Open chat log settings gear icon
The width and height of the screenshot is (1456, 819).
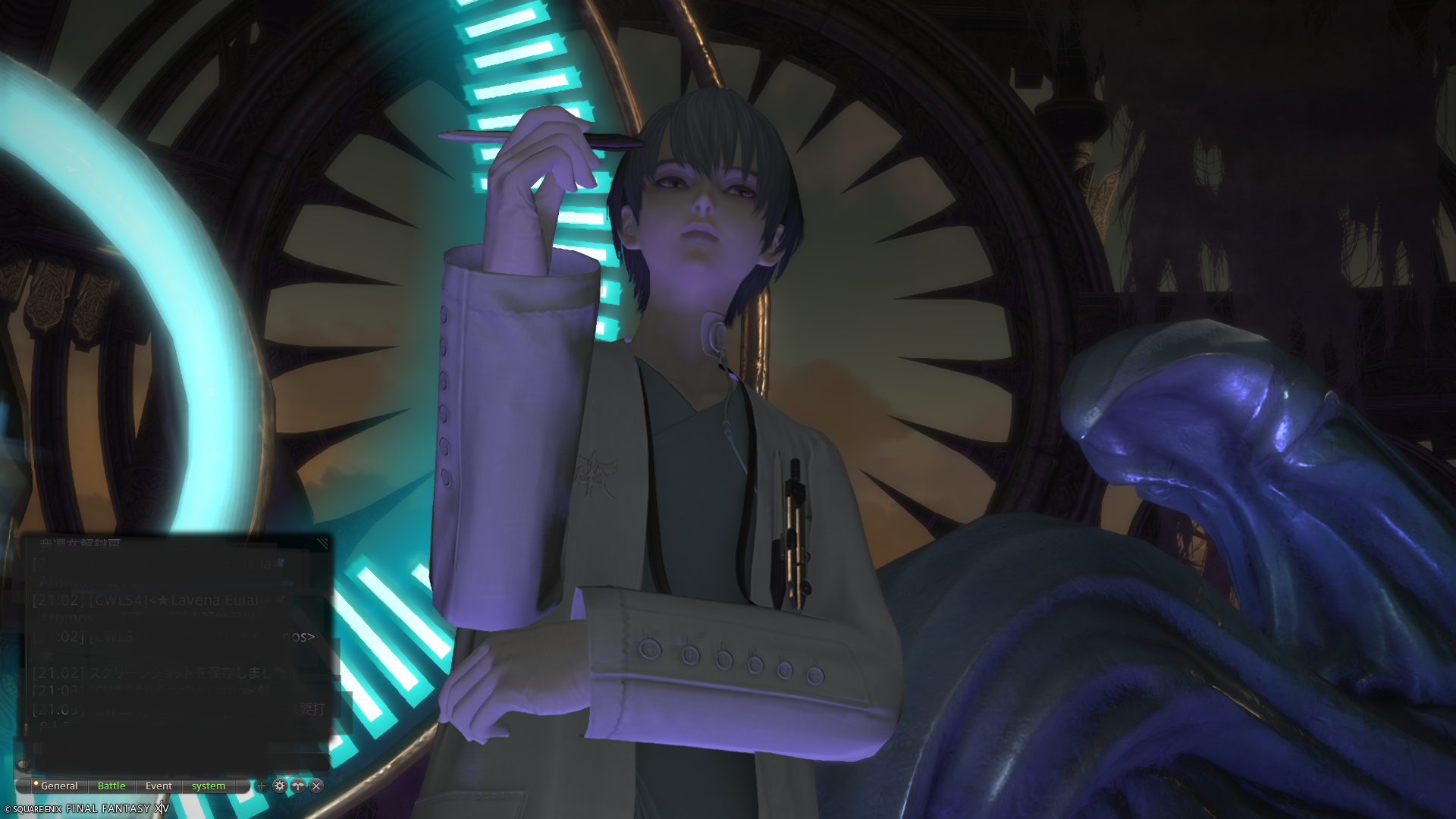pyautogui.click(x=280, y=786)
